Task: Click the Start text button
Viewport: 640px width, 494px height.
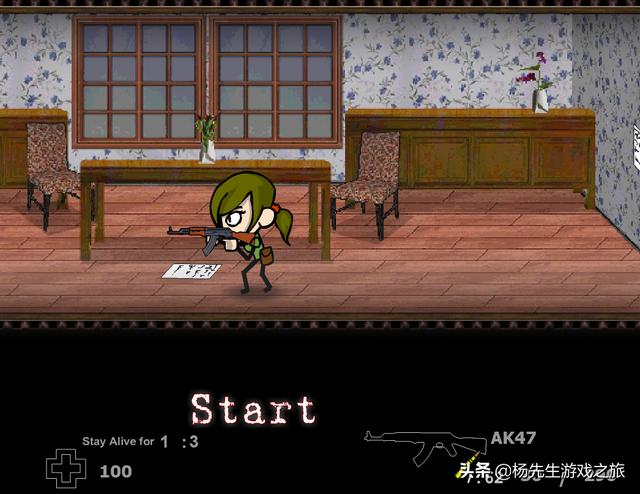Action: (253, 409)
